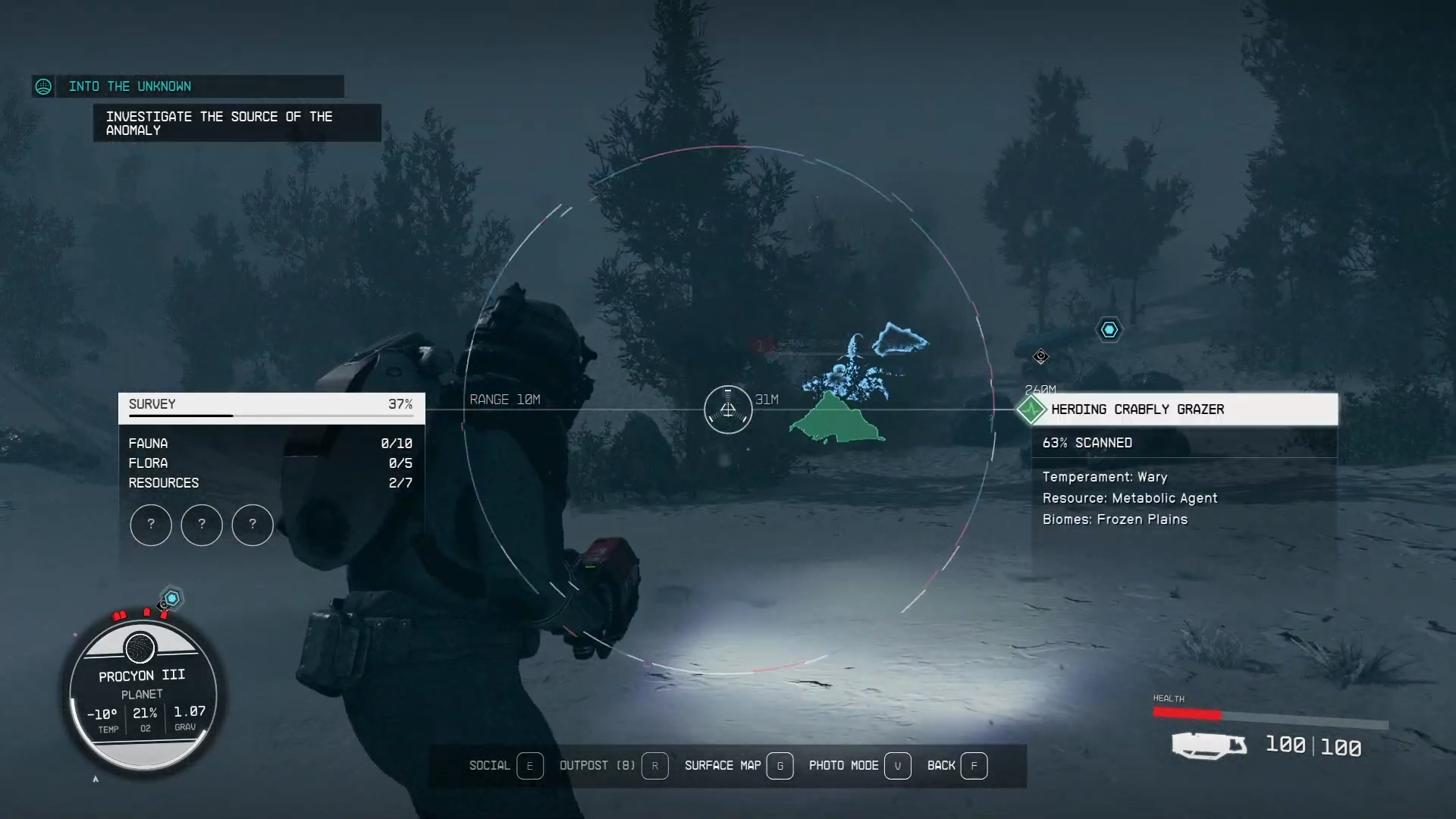Select the Fauna survey row
Image resolution: width=1456 pixels, height=819 pixels.
coord(270,444)
